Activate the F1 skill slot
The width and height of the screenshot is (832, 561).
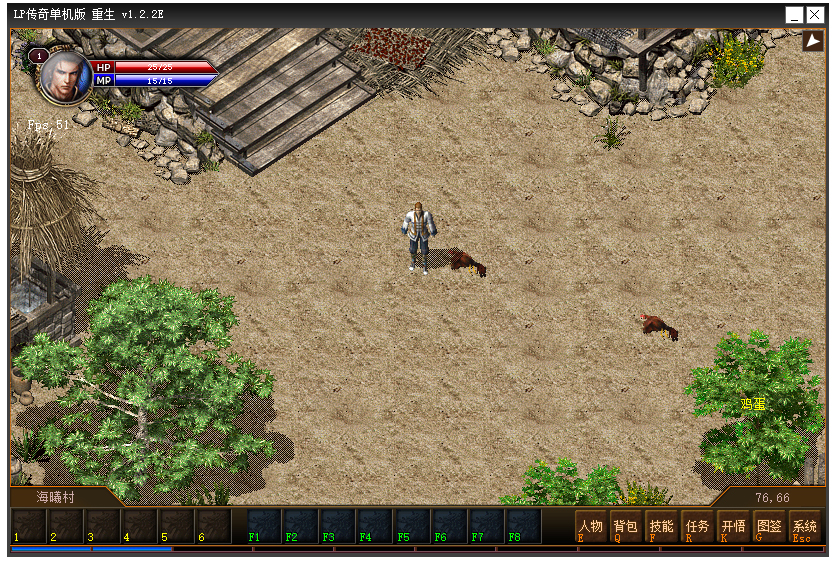(x=265, y=526)
